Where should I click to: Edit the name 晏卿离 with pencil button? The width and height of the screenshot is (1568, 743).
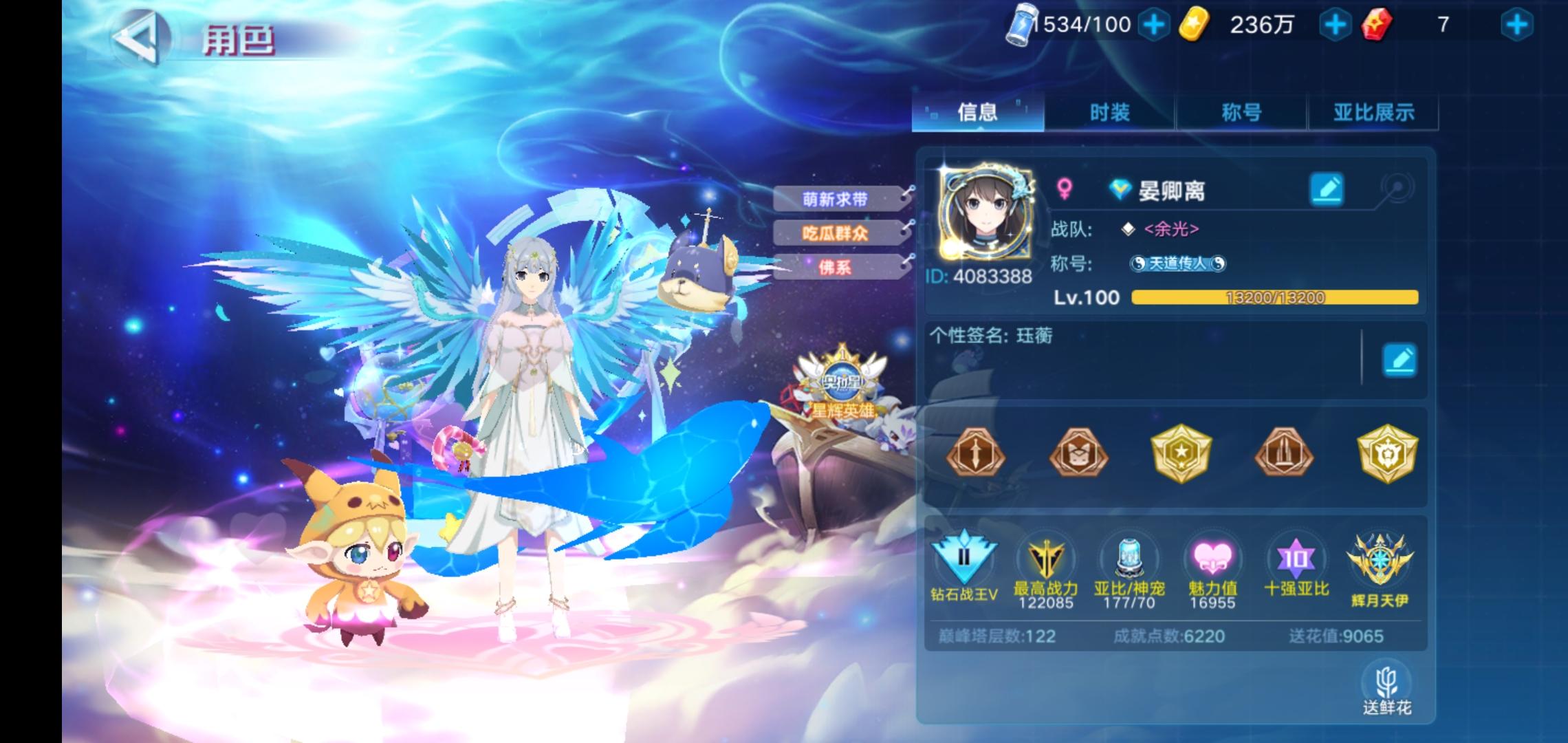click(x=1327, y=189)
